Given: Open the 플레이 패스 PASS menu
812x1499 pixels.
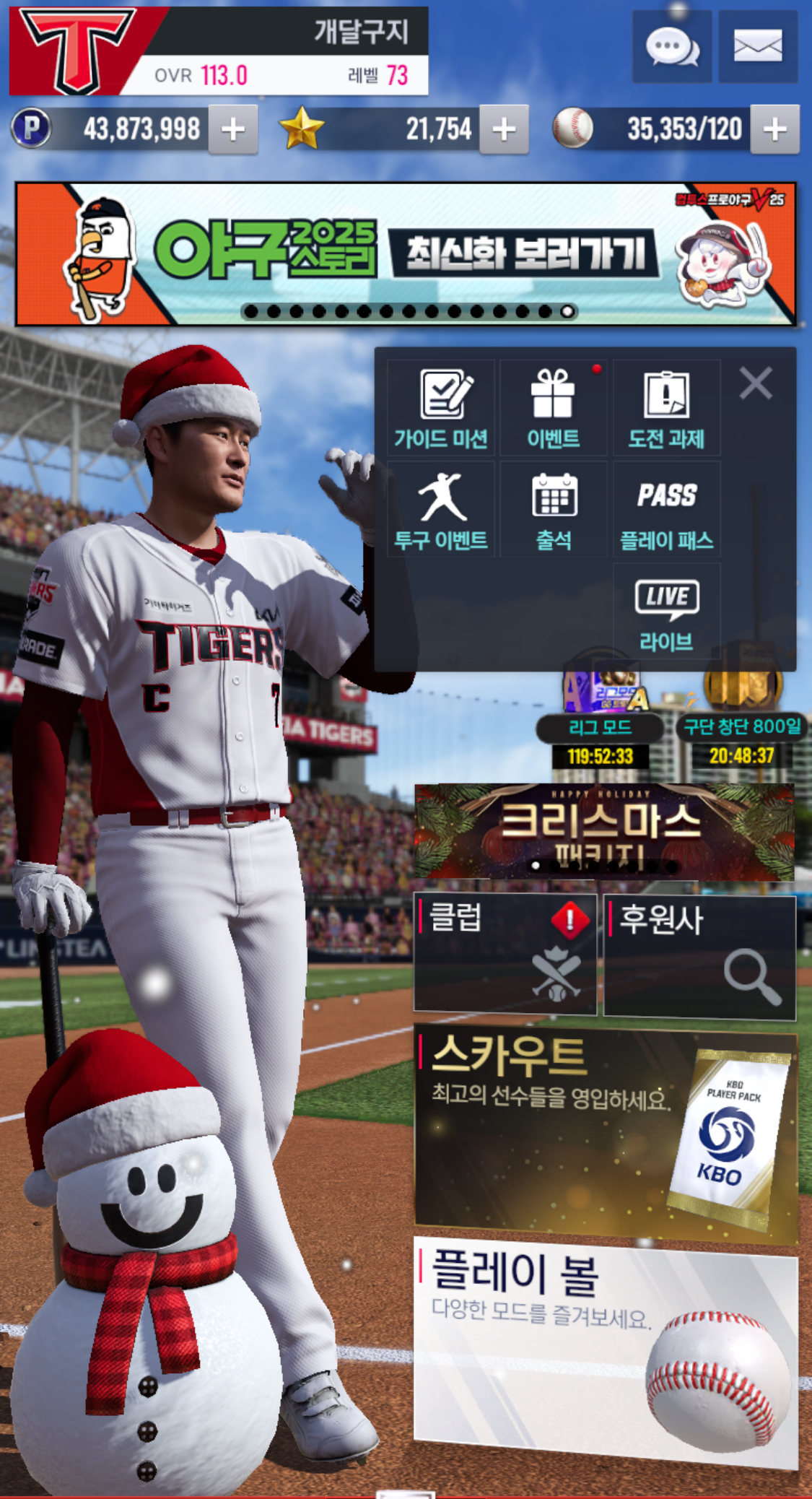Looking at the screenshot, I should tap(666, 510).
